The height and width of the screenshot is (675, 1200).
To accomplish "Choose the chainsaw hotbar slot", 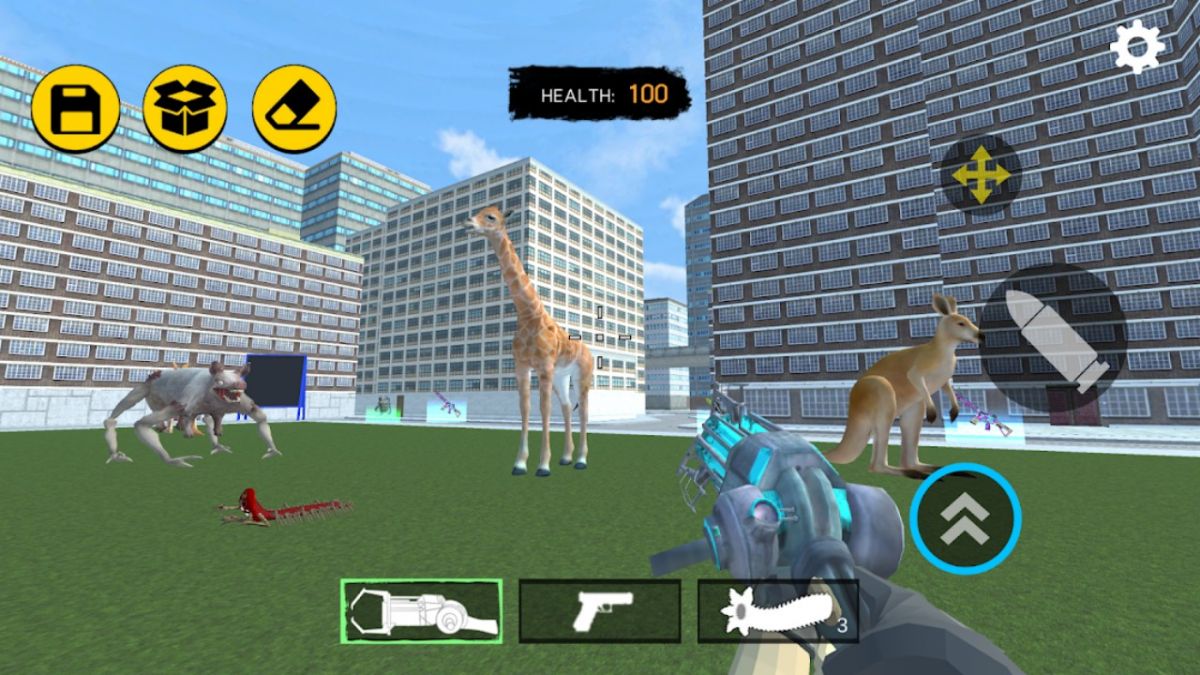I will (778, 611).
